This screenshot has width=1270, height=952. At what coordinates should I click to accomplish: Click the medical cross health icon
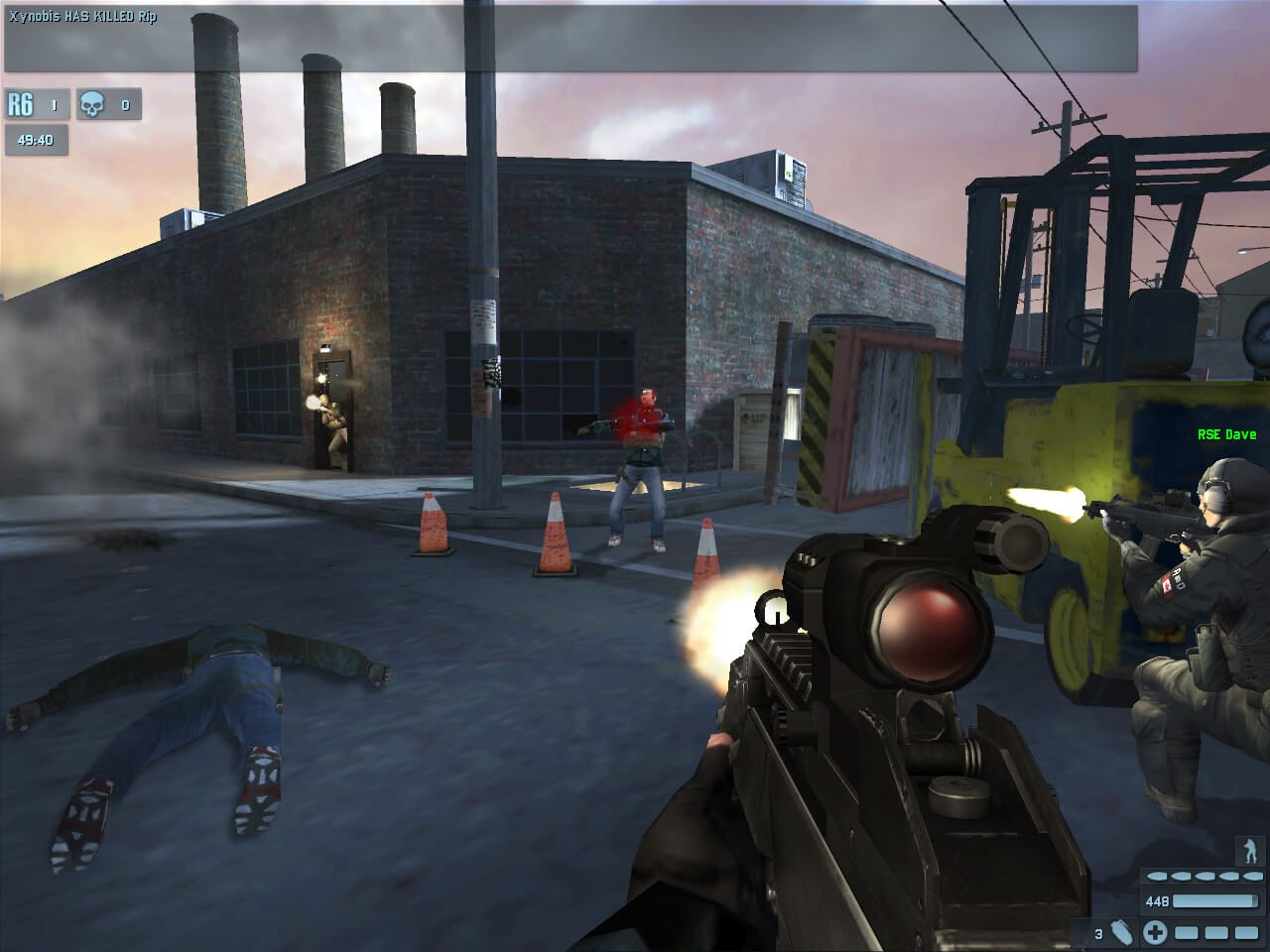1154,932
